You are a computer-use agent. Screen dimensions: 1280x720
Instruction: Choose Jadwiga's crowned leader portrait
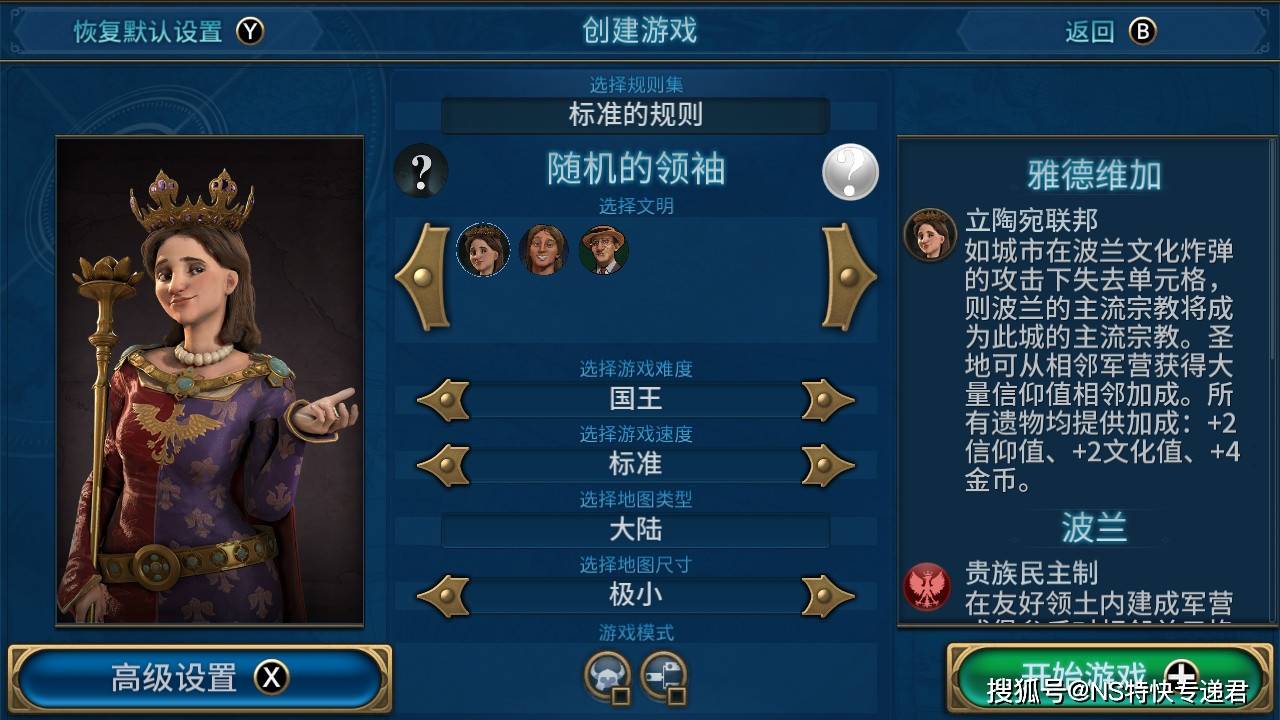click(483, 250)
